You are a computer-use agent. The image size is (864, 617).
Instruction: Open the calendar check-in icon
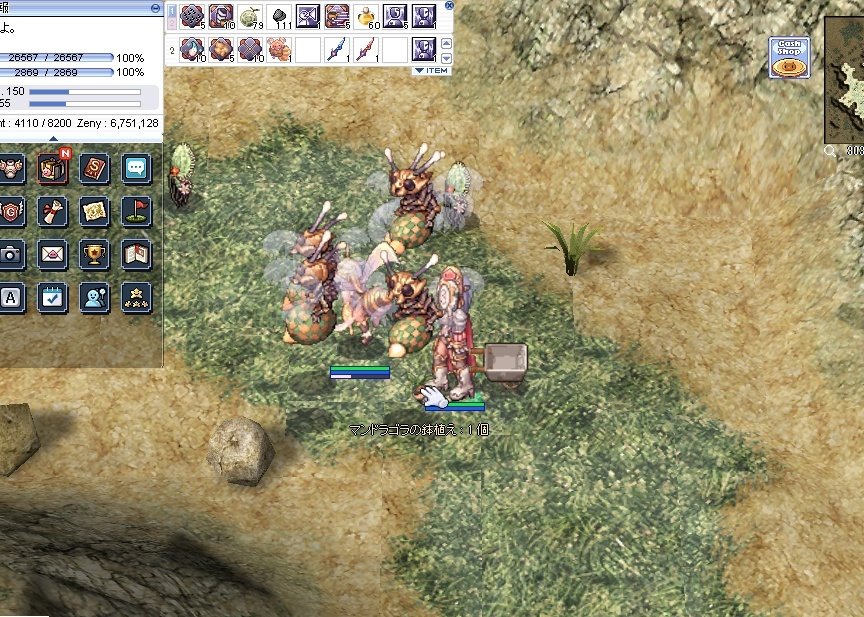point(52,297)
